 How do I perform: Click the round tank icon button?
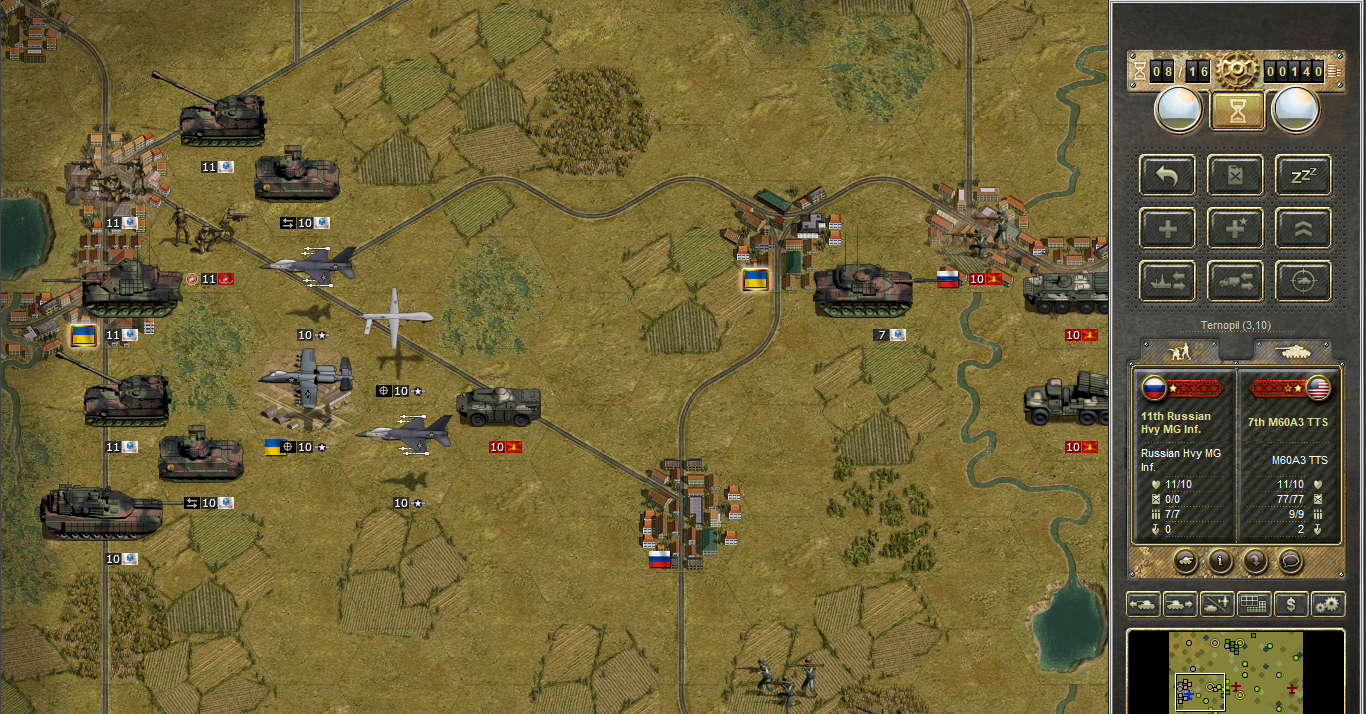click(x=1184, y=561)
